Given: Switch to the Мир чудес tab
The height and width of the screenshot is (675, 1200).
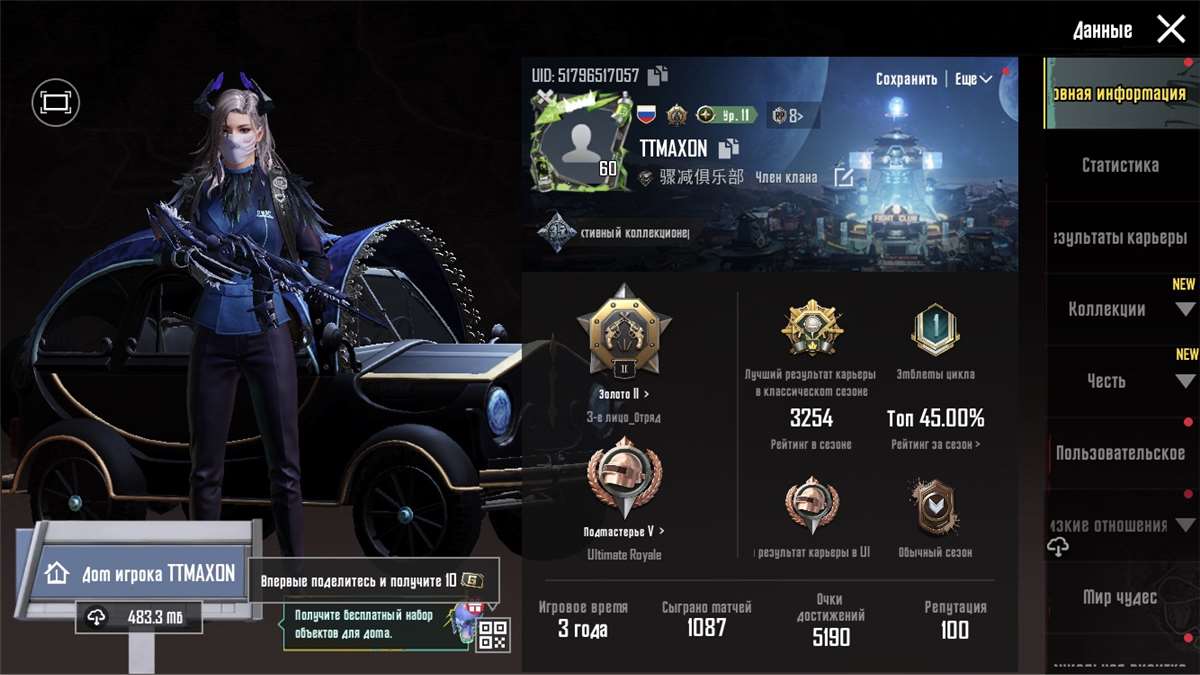Looking at the screenshot, I should pyautogui.click(x=1120, y=597).
